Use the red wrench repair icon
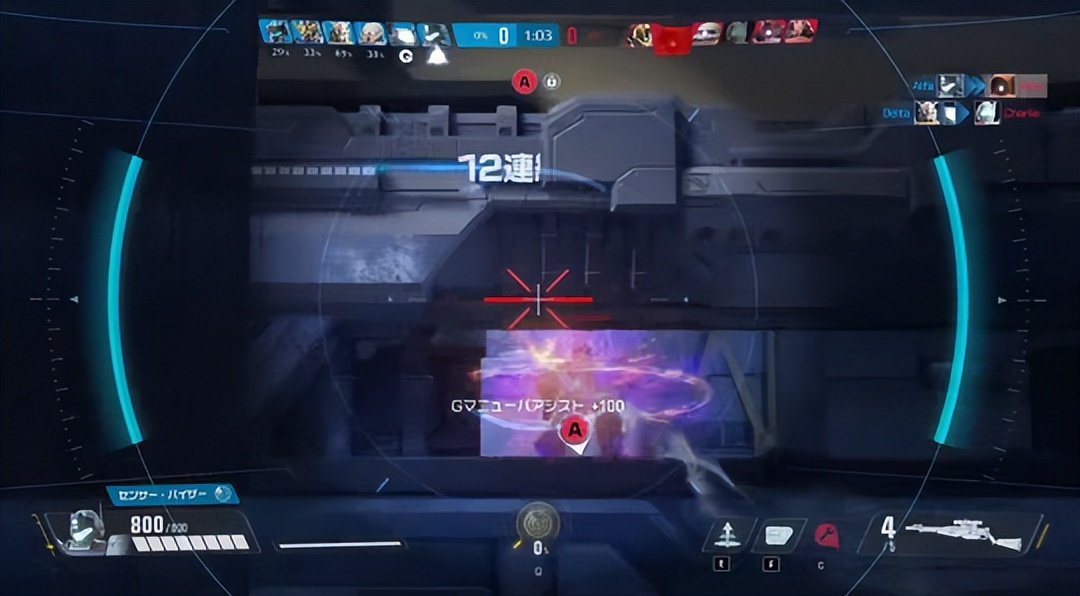Viewport: 1080px width, 596px height. [826, 535]
